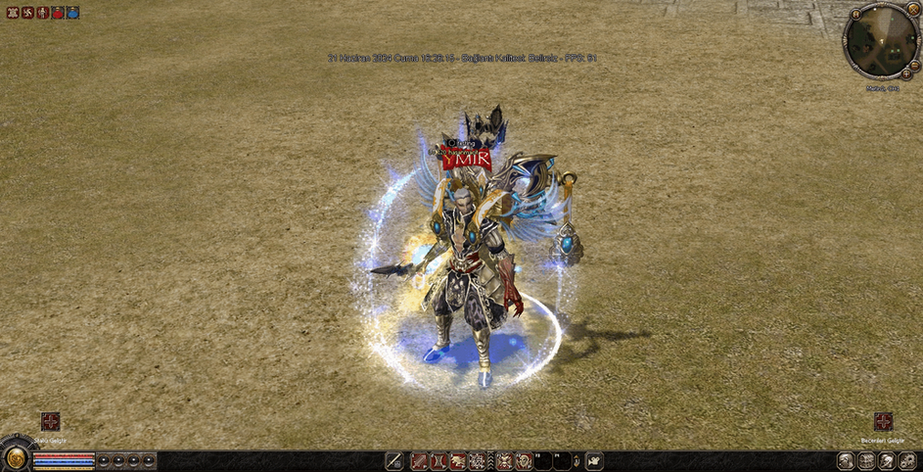Select the sword skill in the first hotbar slot
Viewport: 923px width, 472px height.
[420, 461]
